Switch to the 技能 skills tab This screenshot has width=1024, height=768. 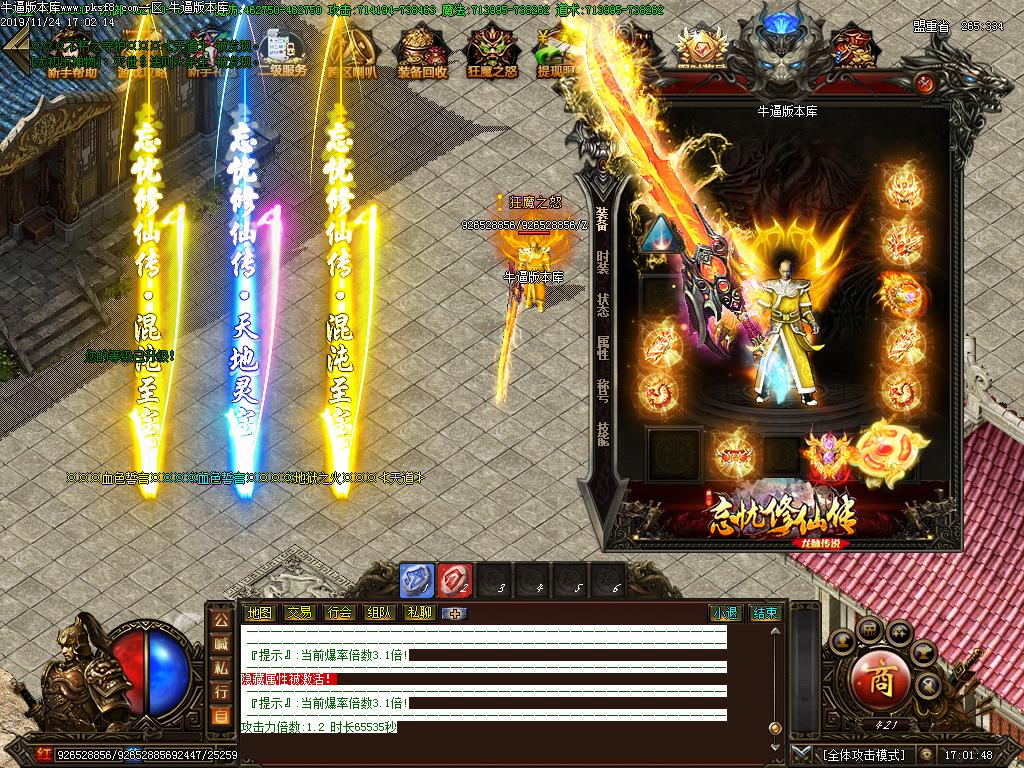point(602,434)
